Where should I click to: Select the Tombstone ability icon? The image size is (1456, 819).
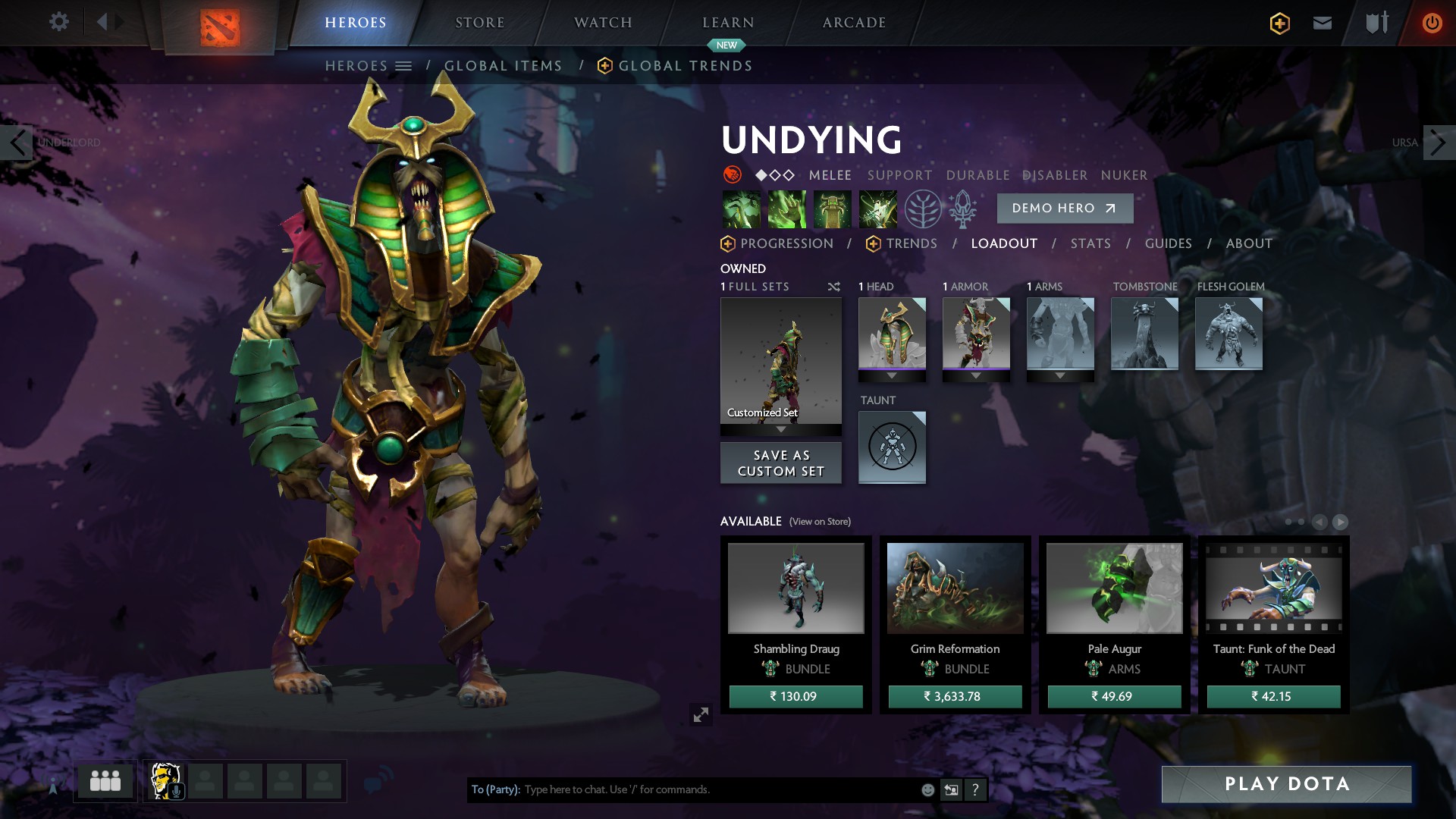(833, 209)
